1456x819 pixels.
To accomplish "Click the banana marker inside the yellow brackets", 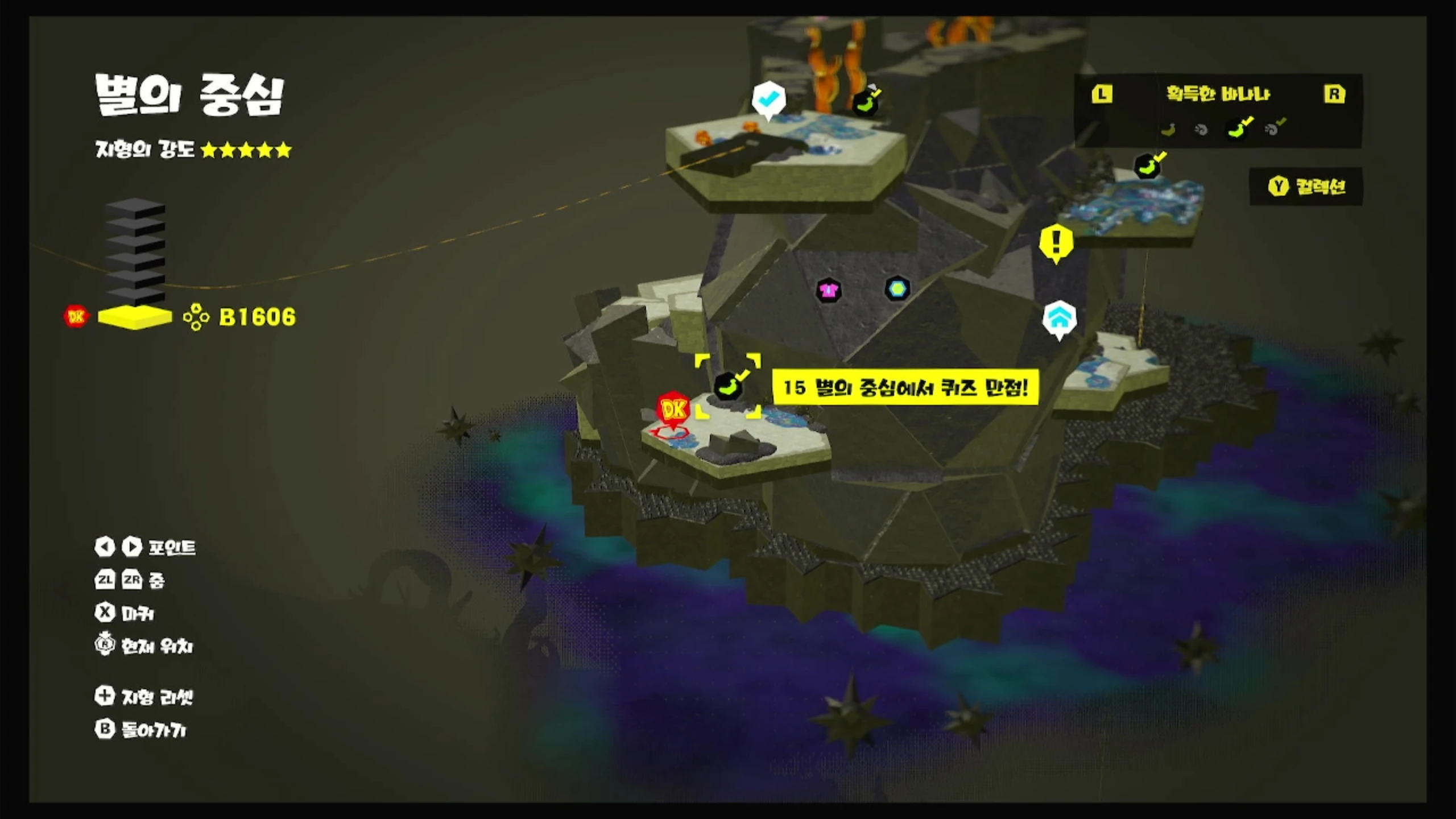I will tap(729, 386).
